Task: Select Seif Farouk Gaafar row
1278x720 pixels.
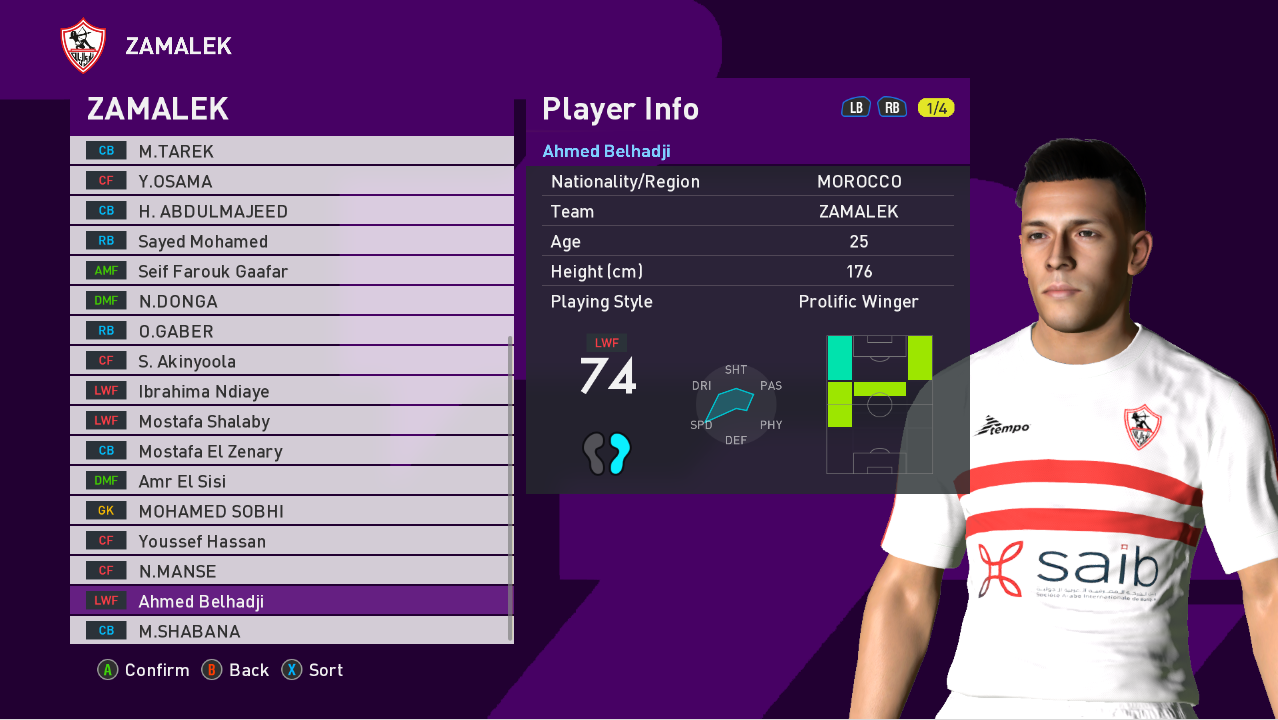Action: pyautogui.click(x=290, y=271)
